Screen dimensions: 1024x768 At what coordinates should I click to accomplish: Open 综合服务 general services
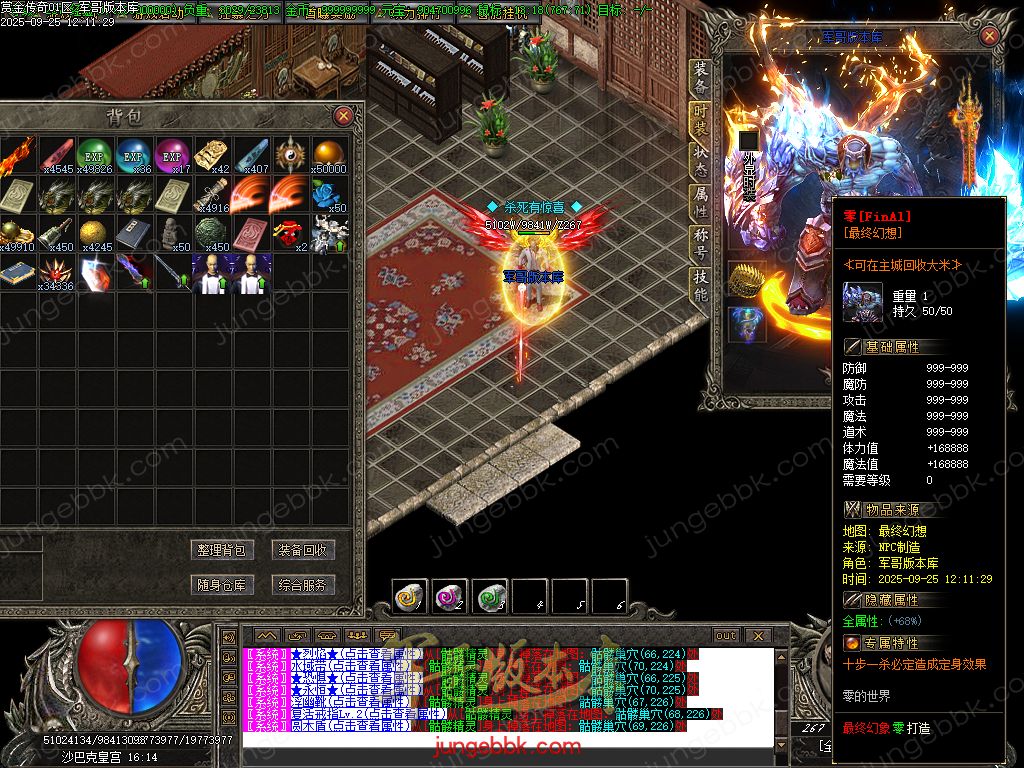[x=303, y=585]
